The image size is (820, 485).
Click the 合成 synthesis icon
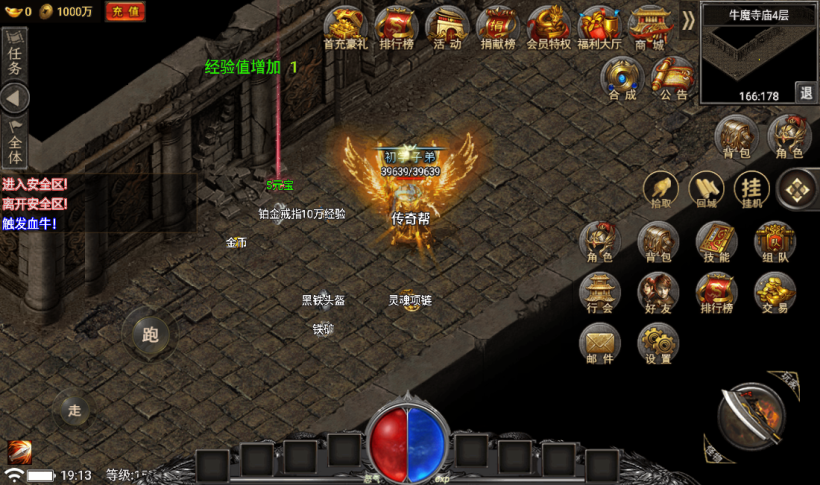(x=622, y=77)
